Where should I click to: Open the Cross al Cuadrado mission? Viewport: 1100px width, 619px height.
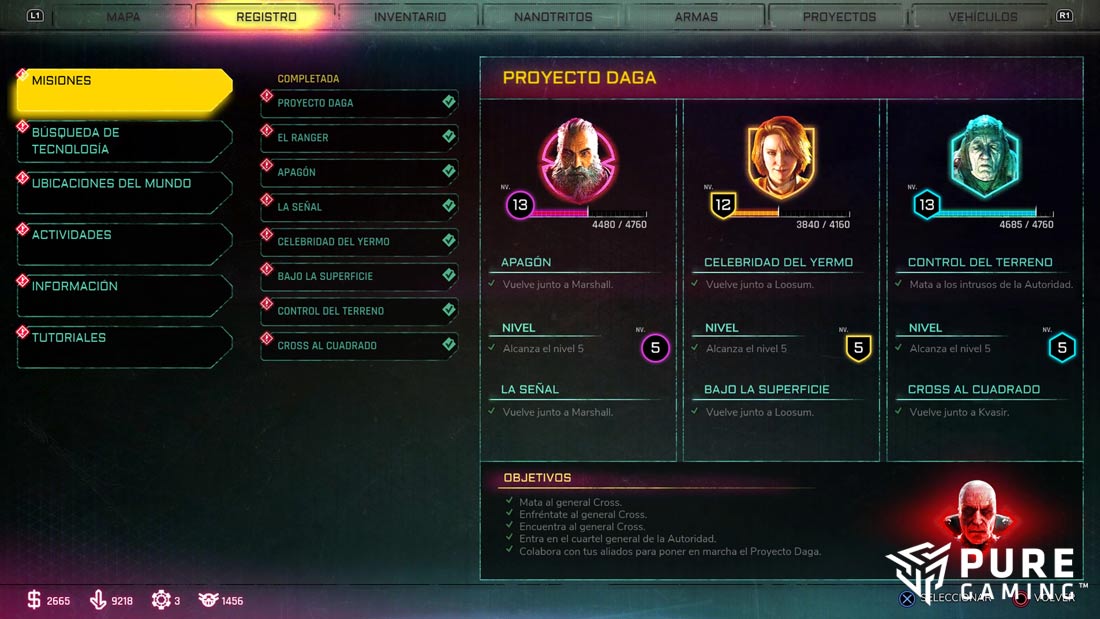click(360, 346)
